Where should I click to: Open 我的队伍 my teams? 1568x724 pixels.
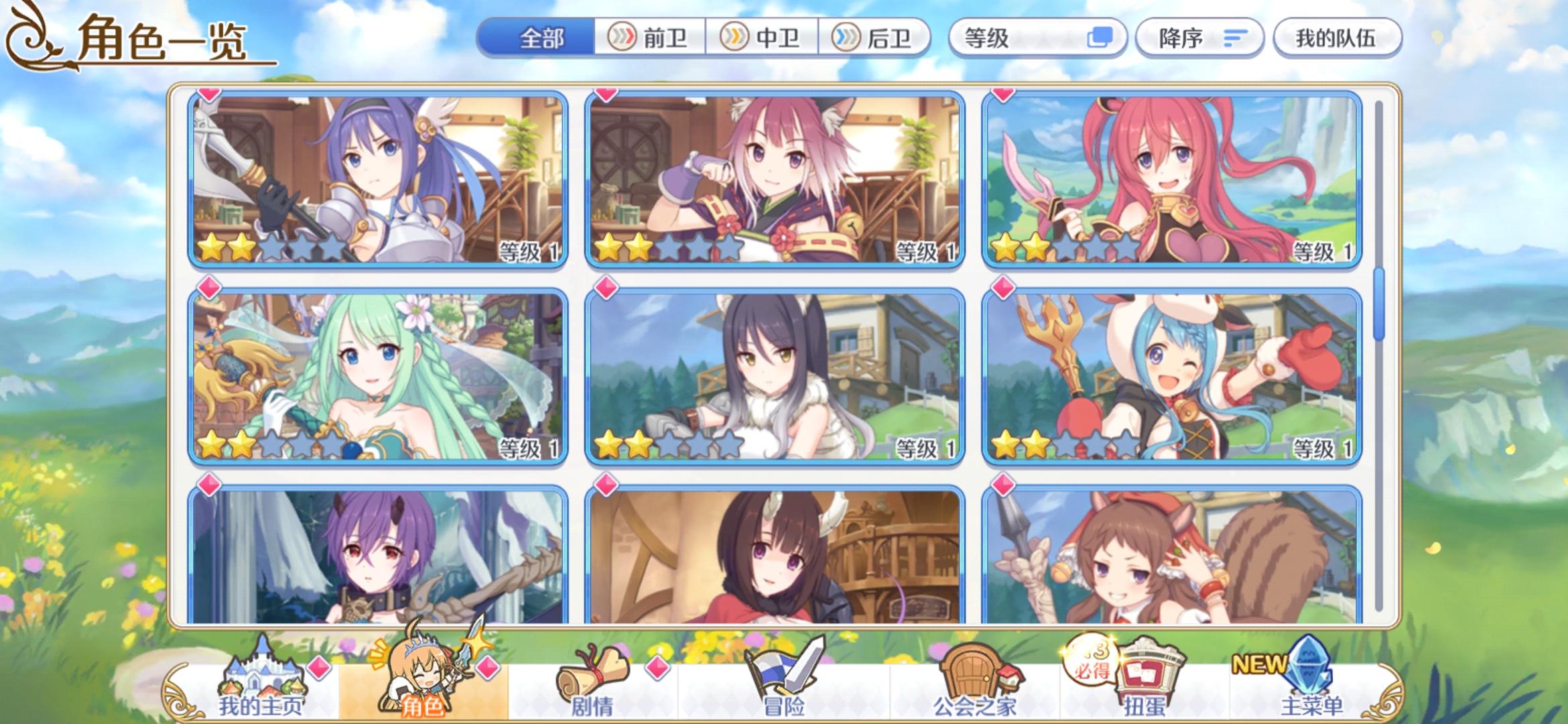[1336, 38]
